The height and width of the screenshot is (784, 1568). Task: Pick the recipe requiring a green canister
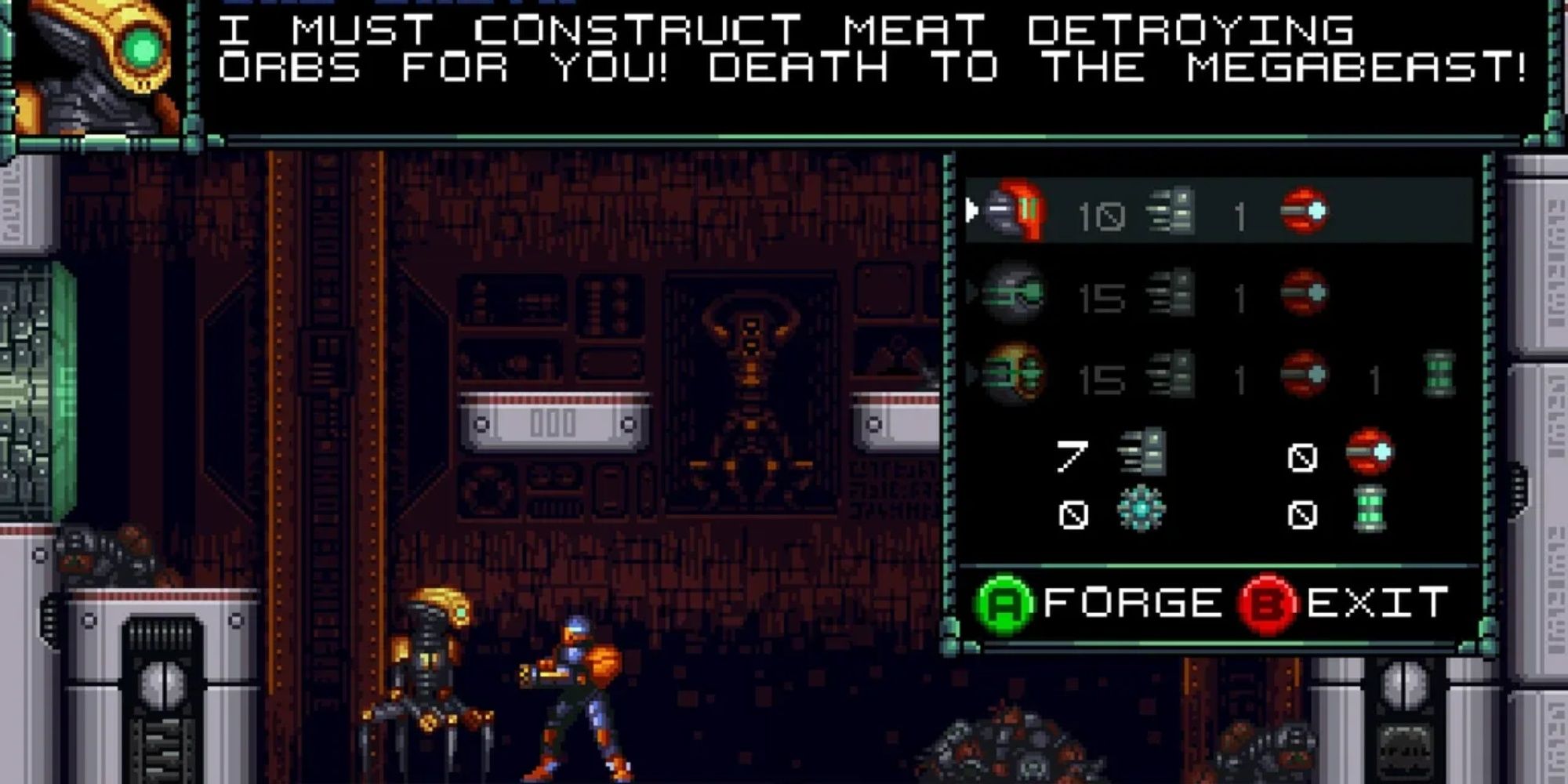coord(1013,375)
